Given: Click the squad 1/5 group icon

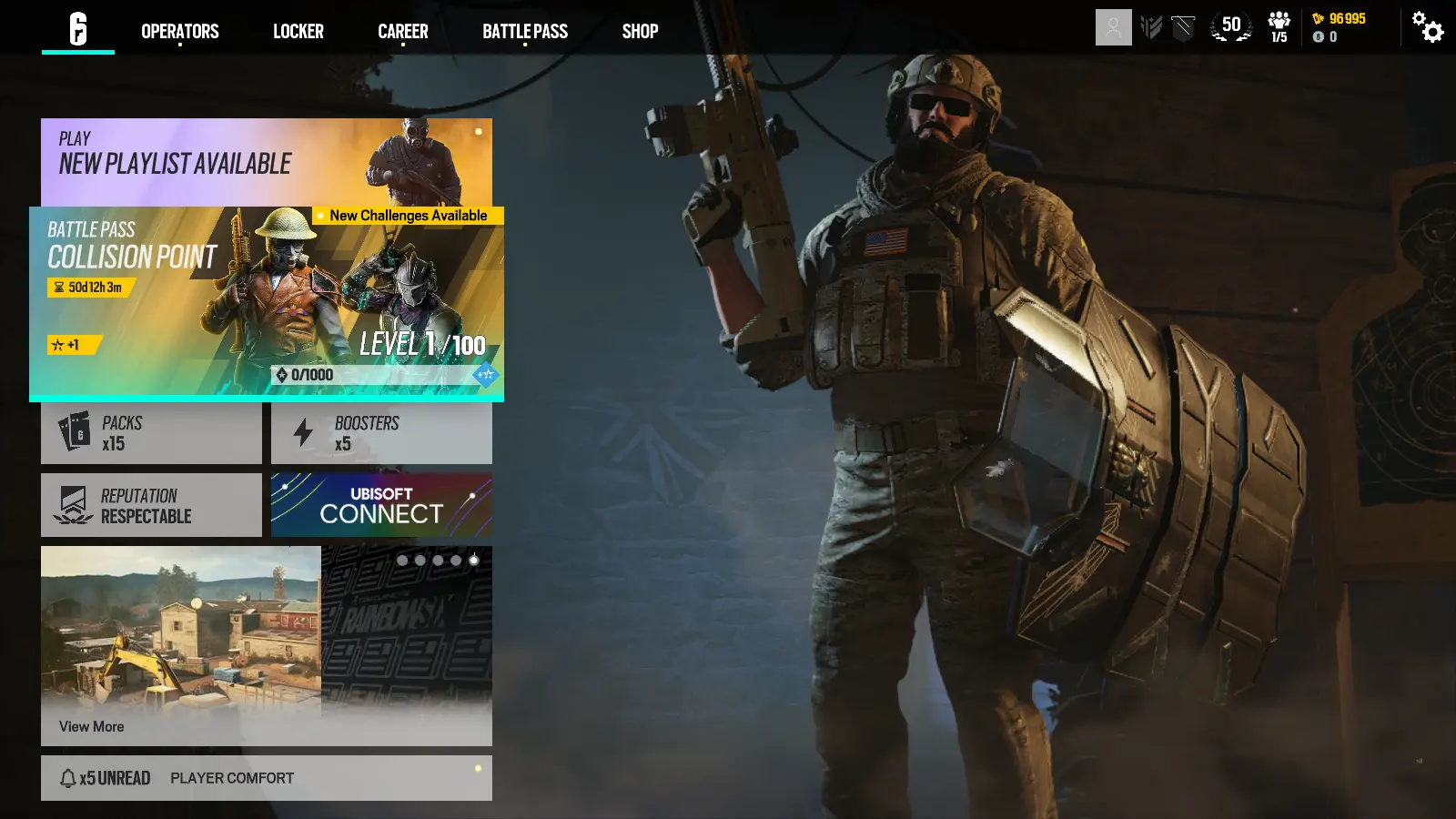Looking at the screenshot, I should tap(1278, 25).
